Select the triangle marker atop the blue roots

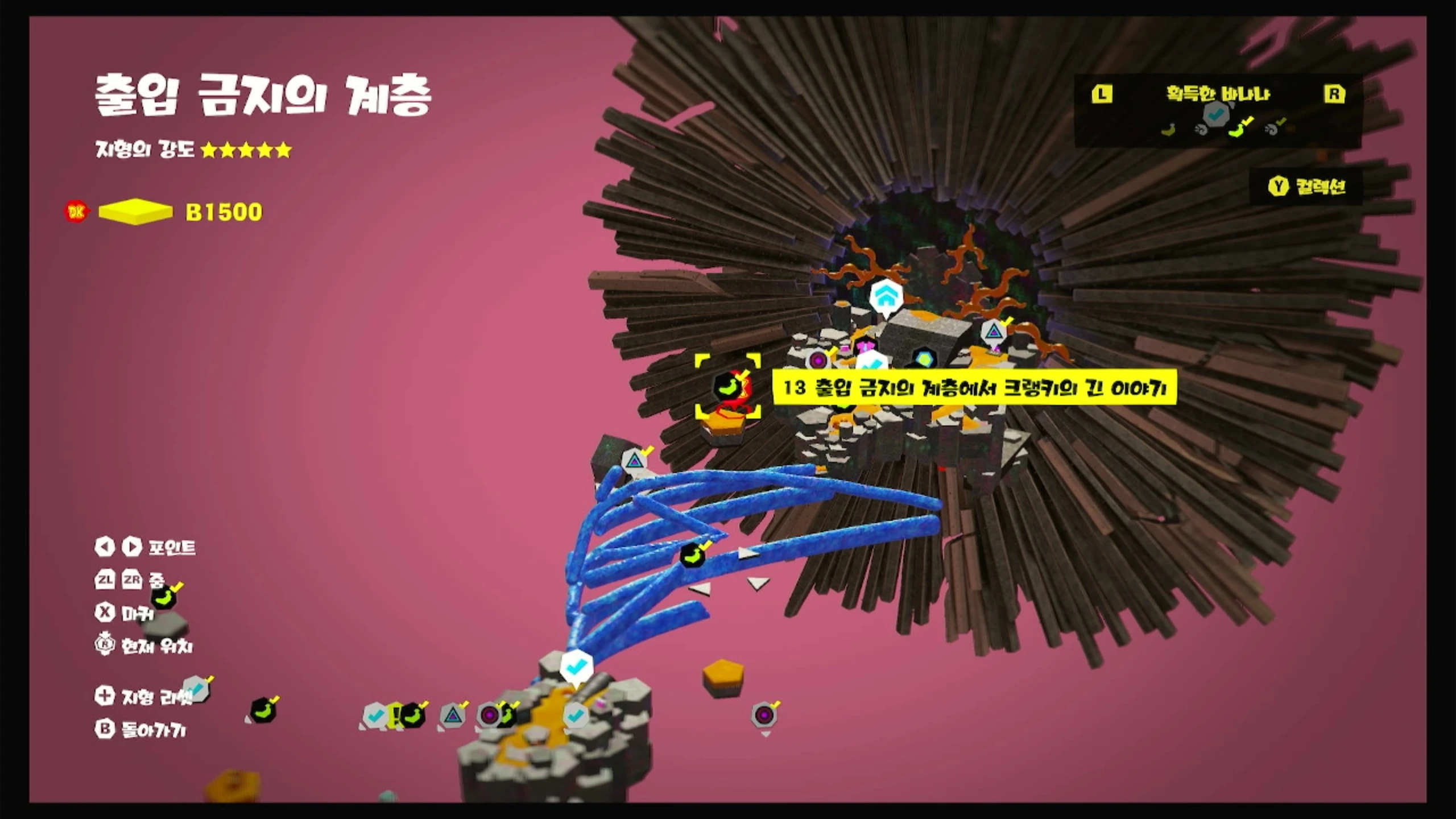634,461
